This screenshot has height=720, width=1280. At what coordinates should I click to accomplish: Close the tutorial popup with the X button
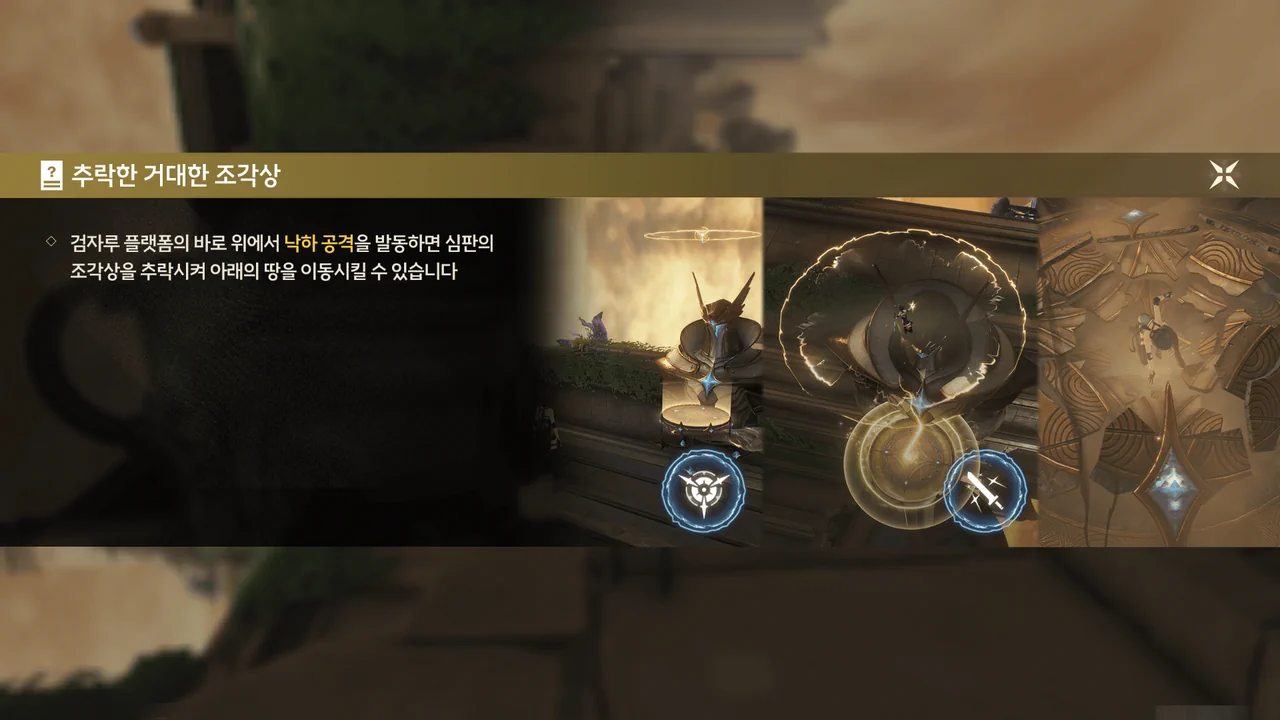1223,175
